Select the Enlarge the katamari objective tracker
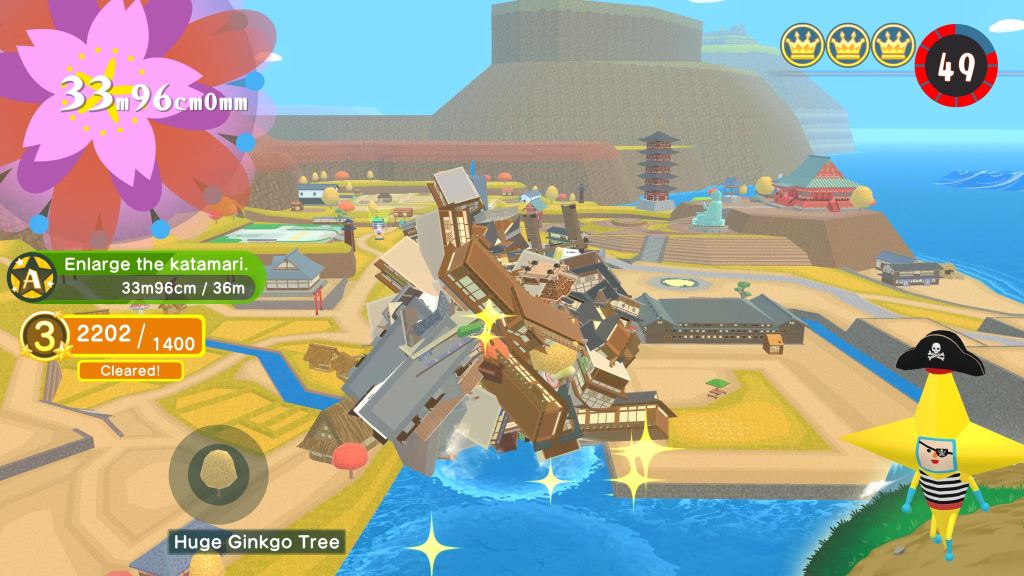Screen dimensions: 1024x576 (155, 276)
